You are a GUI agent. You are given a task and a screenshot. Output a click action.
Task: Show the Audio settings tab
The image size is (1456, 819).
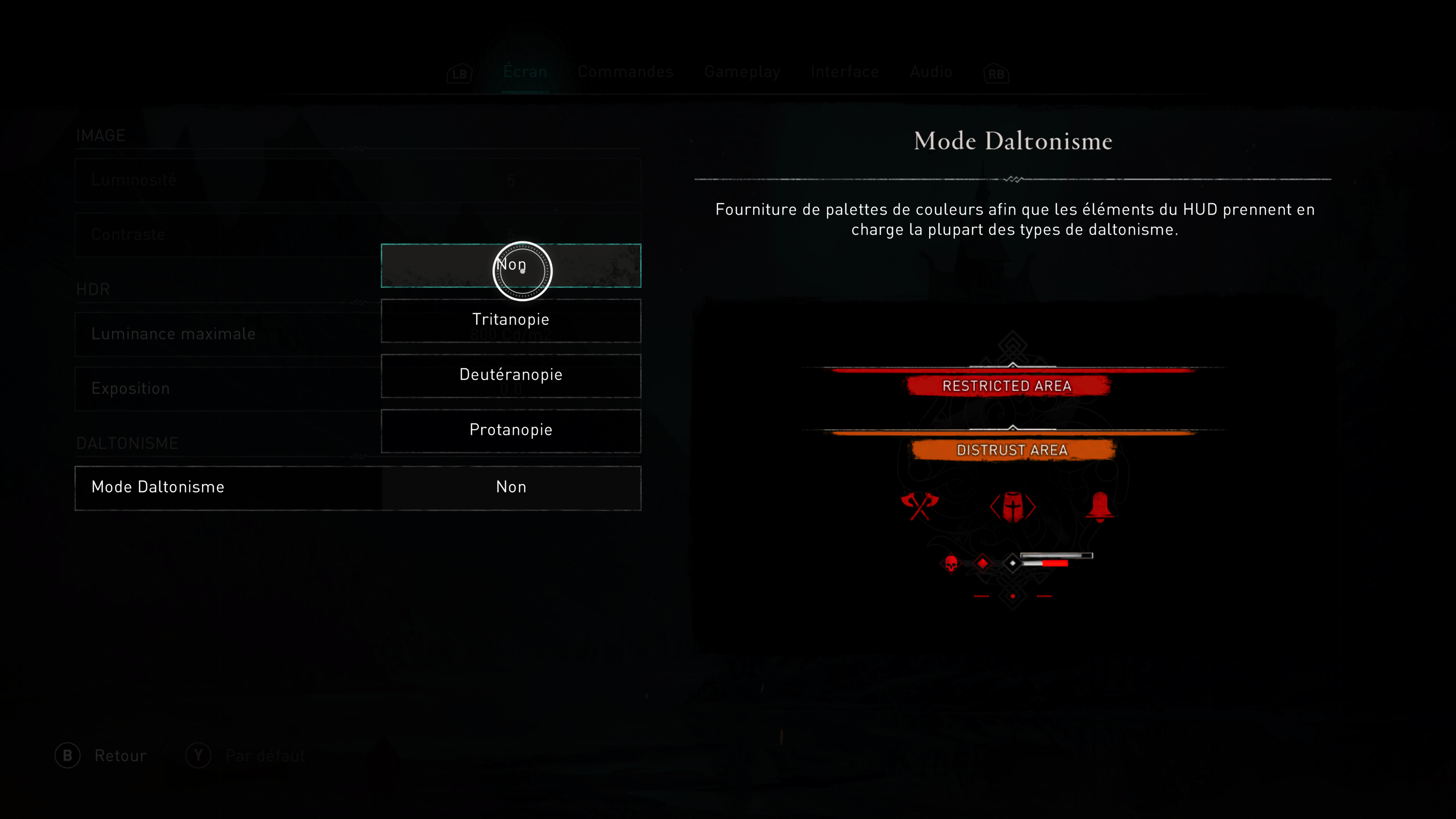pos(931,72)
